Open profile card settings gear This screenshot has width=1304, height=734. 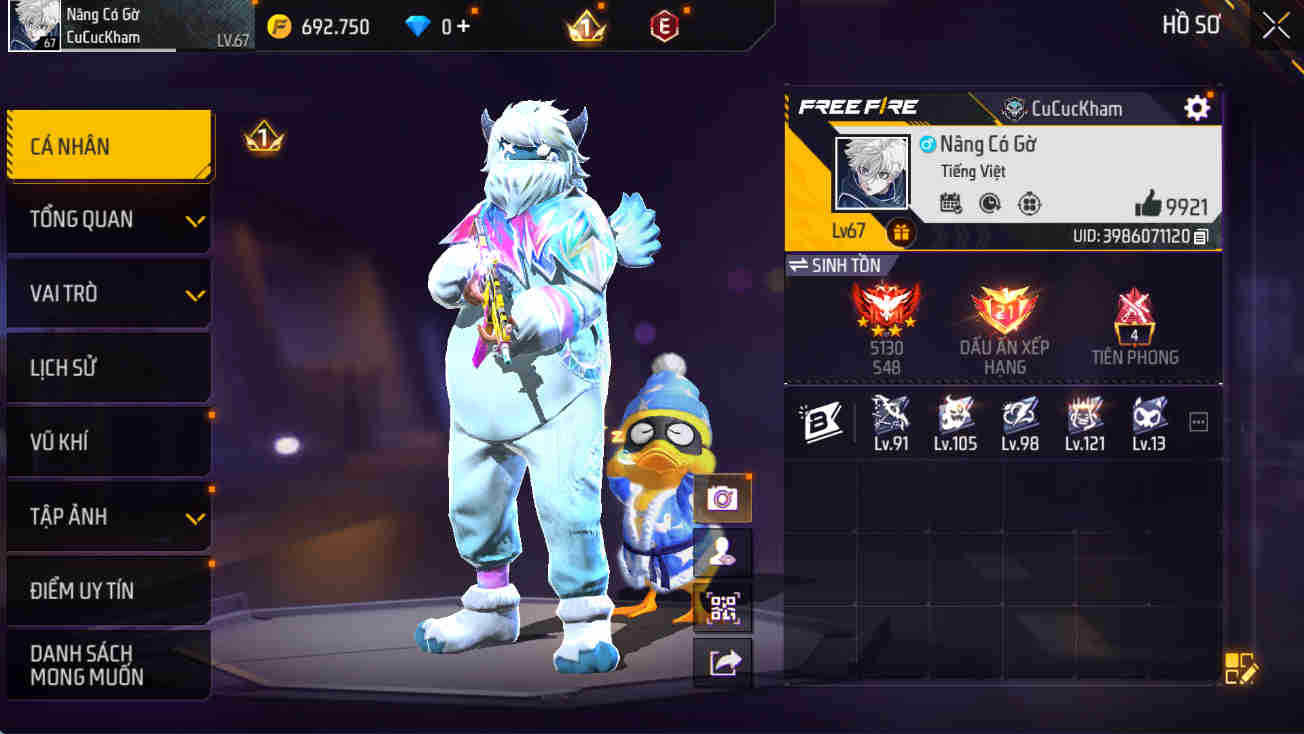point(1196,109)
